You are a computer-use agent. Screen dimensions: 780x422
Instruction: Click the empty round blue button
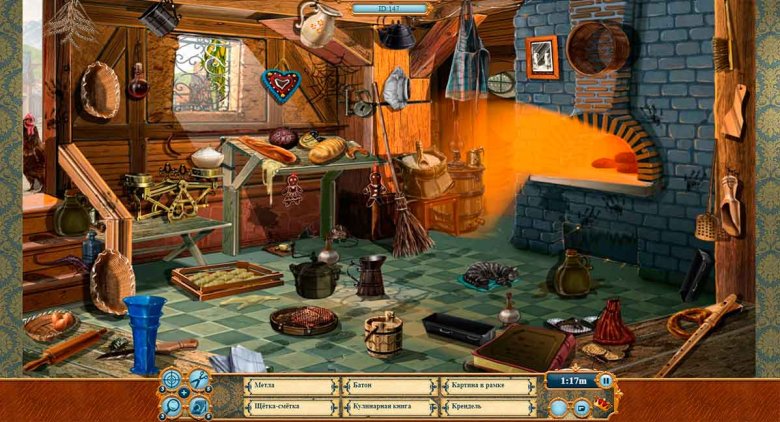pyautogui.click(x=558, y=406)
